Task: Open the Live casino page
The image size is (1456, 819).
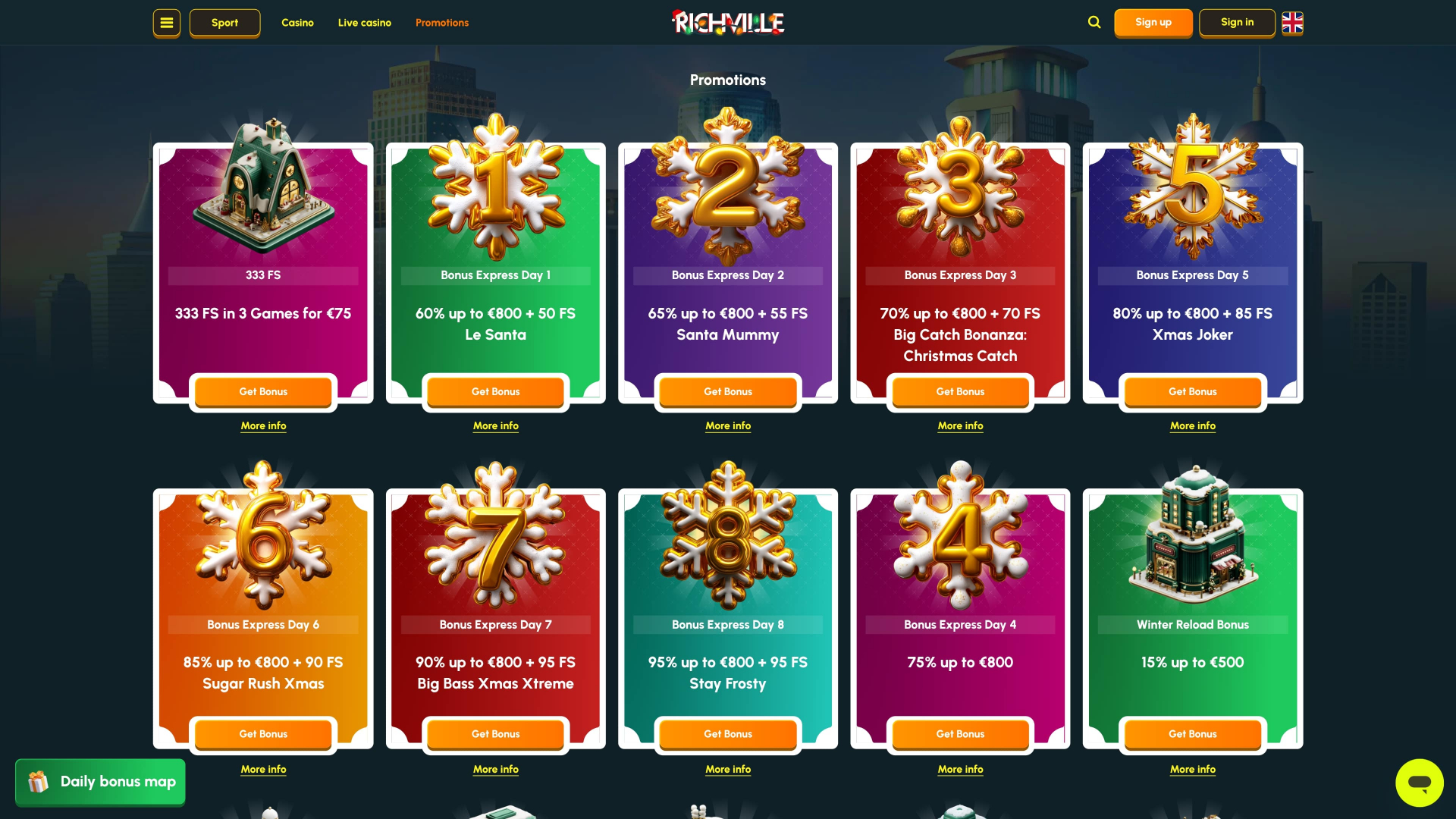Action: [x=365, y=23]
